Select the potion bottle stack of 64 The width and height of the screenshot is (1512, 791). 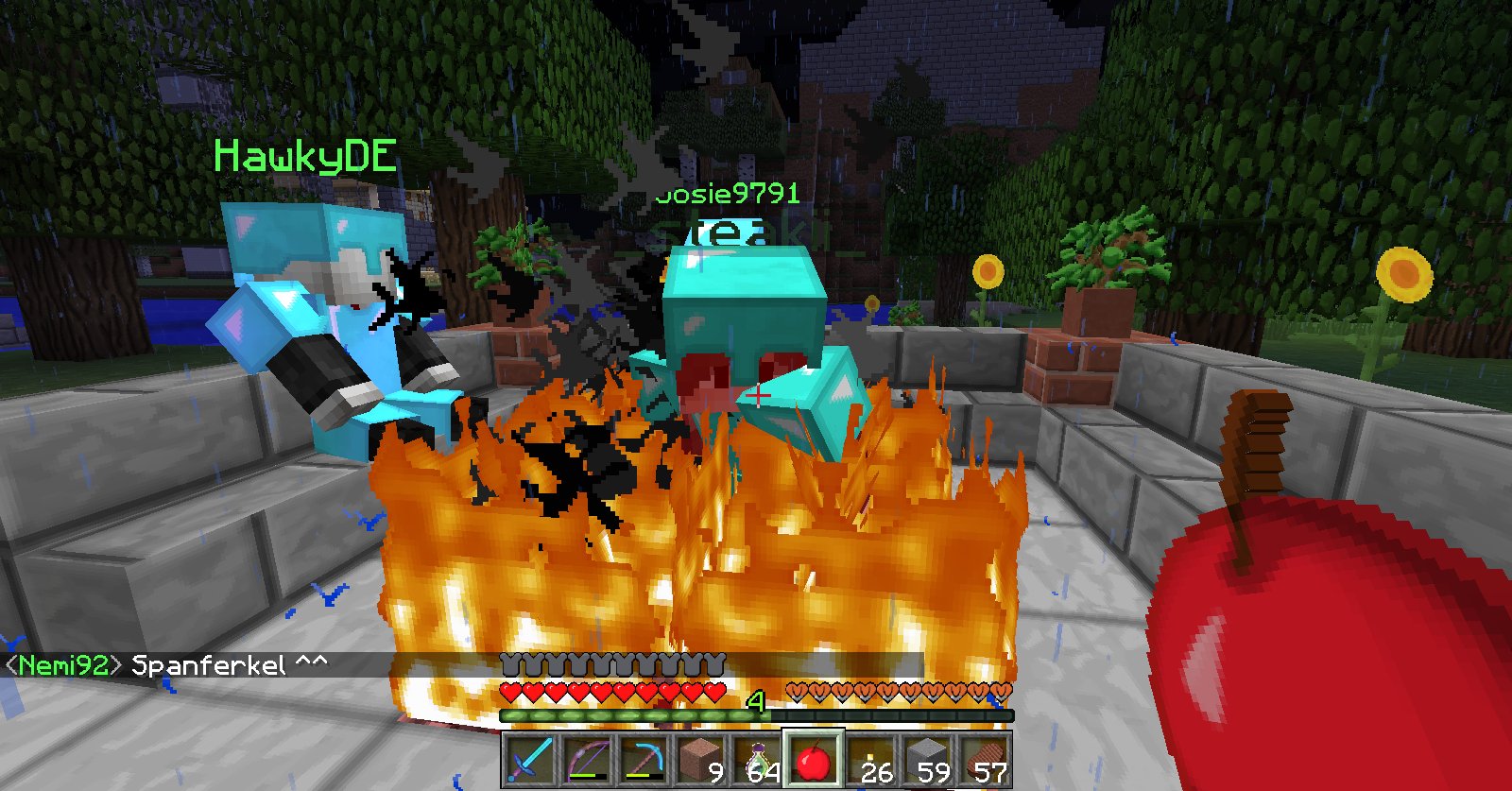click(757, 759)
